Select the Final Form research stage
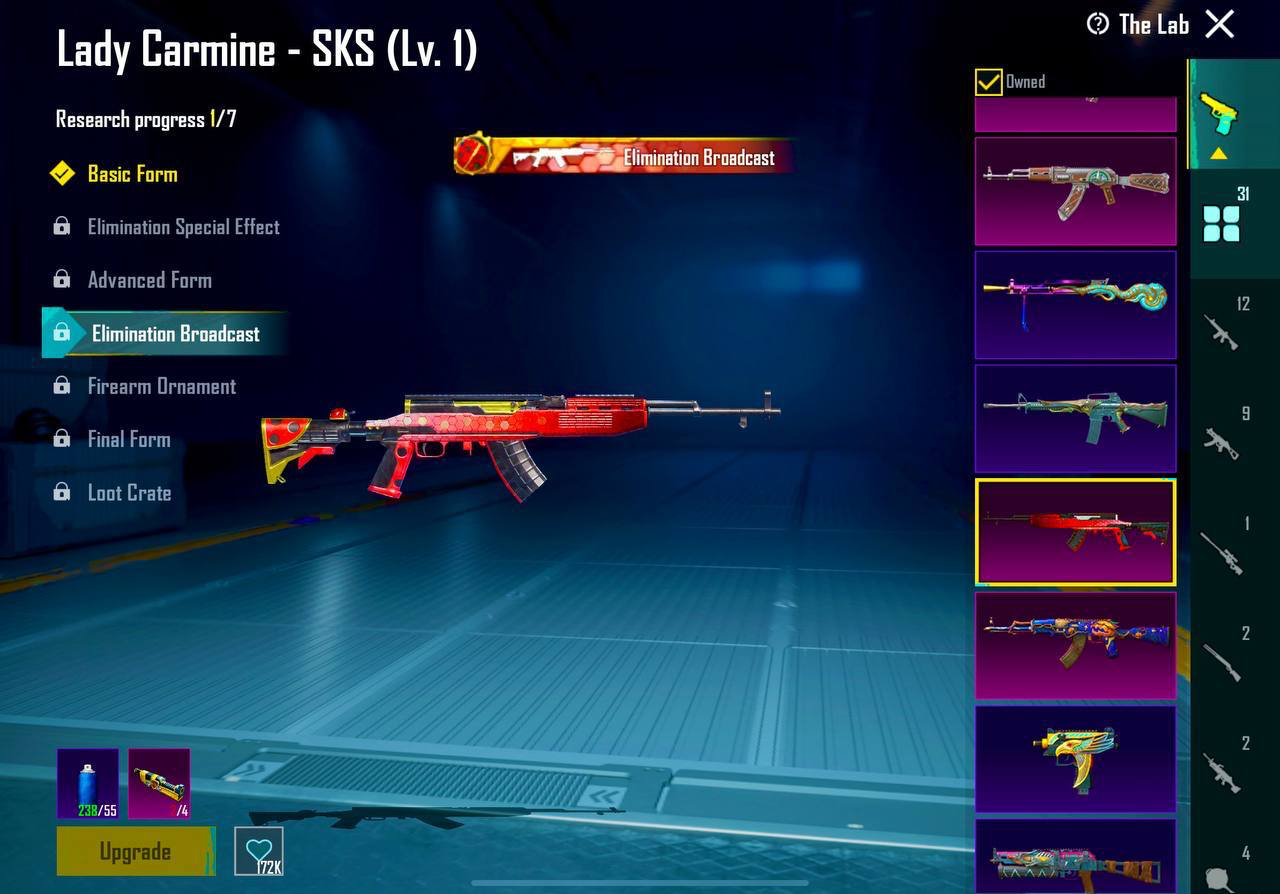 (x=128, y=439)
